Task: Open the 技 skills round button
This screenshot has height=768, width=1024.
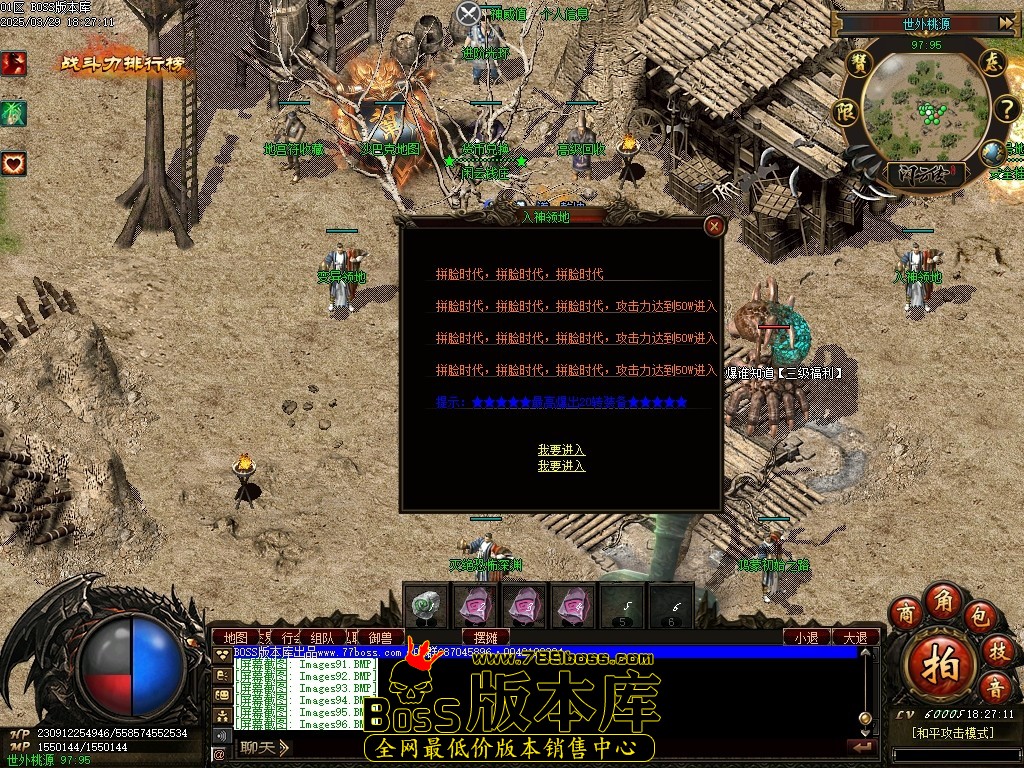Action: (x=997, y=651)
